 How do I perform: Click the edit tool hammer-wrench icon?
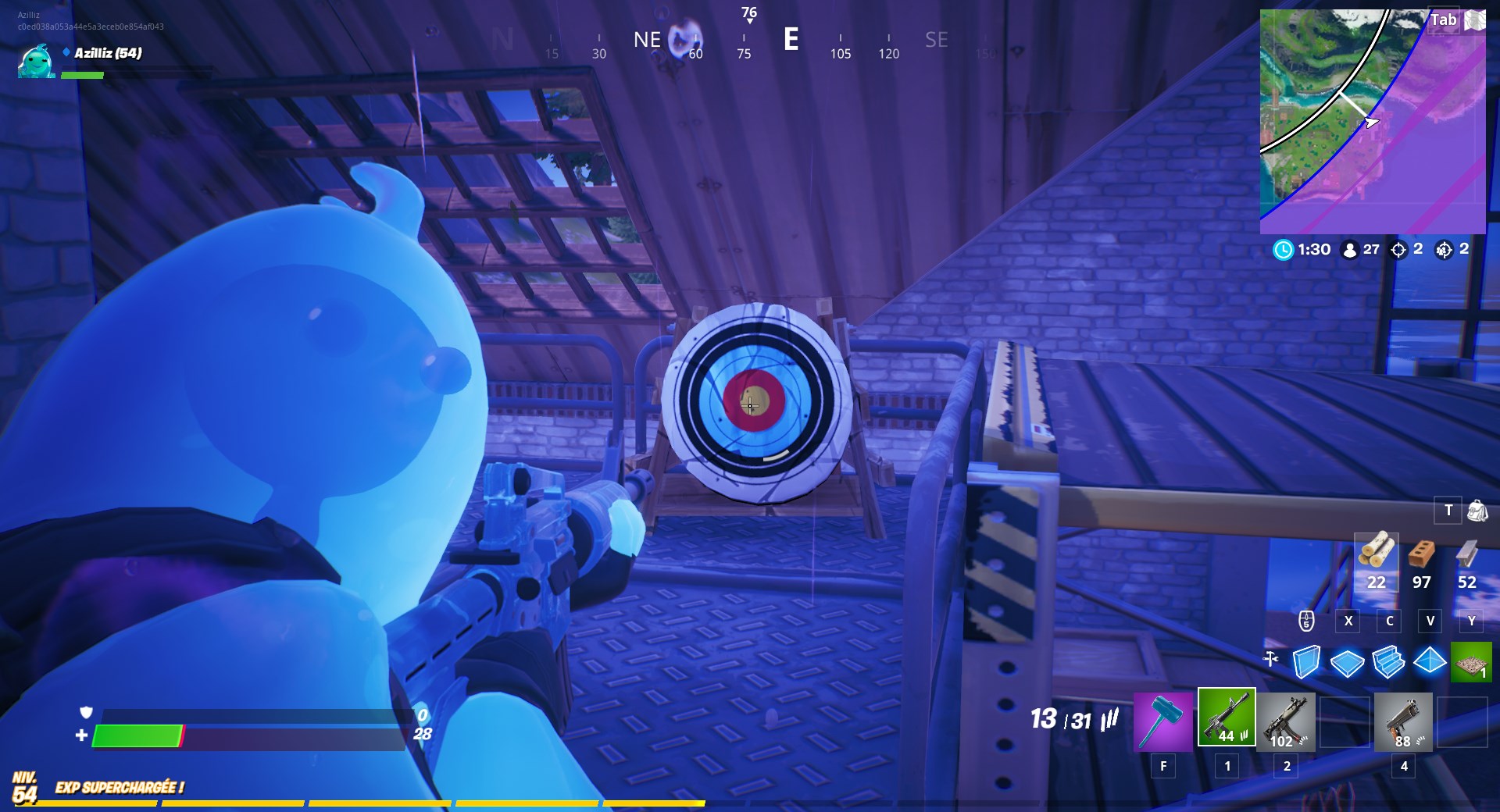[x=1270, y=660]
